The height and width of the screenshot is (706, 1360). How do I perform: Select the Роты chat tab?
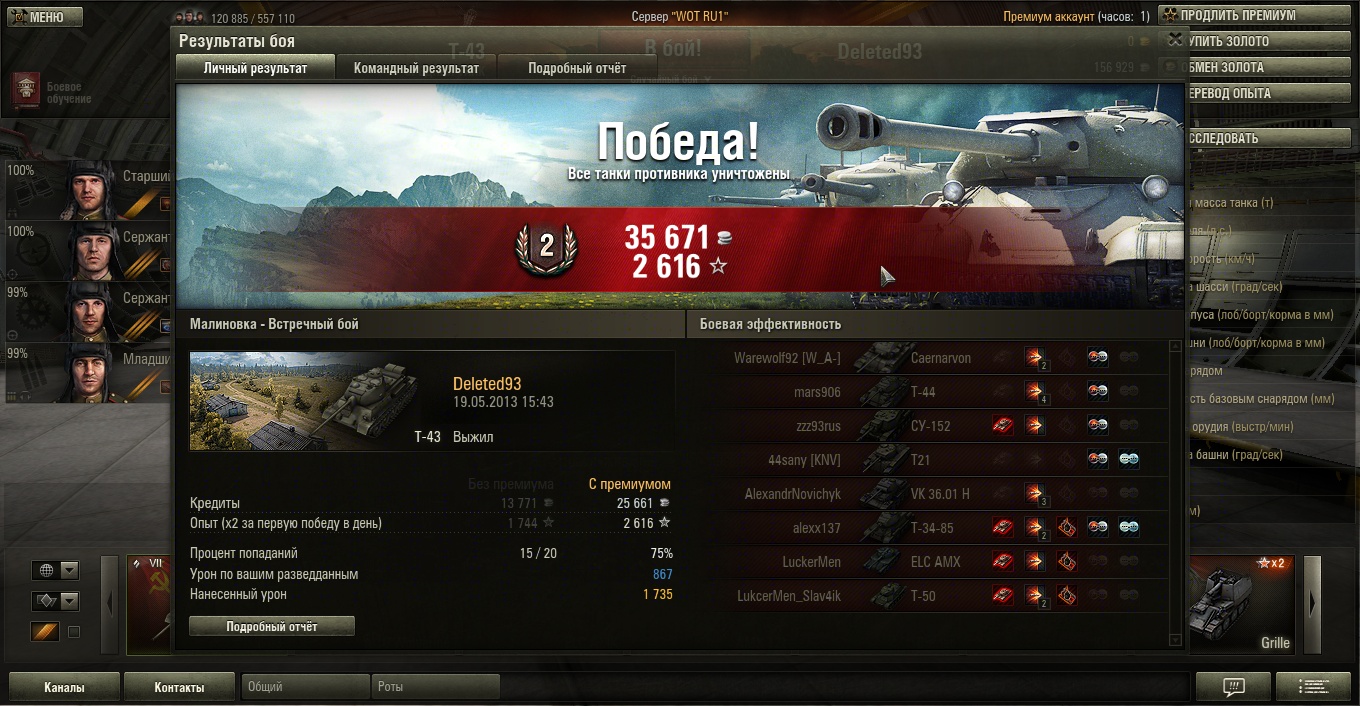[x=436, y=687]
